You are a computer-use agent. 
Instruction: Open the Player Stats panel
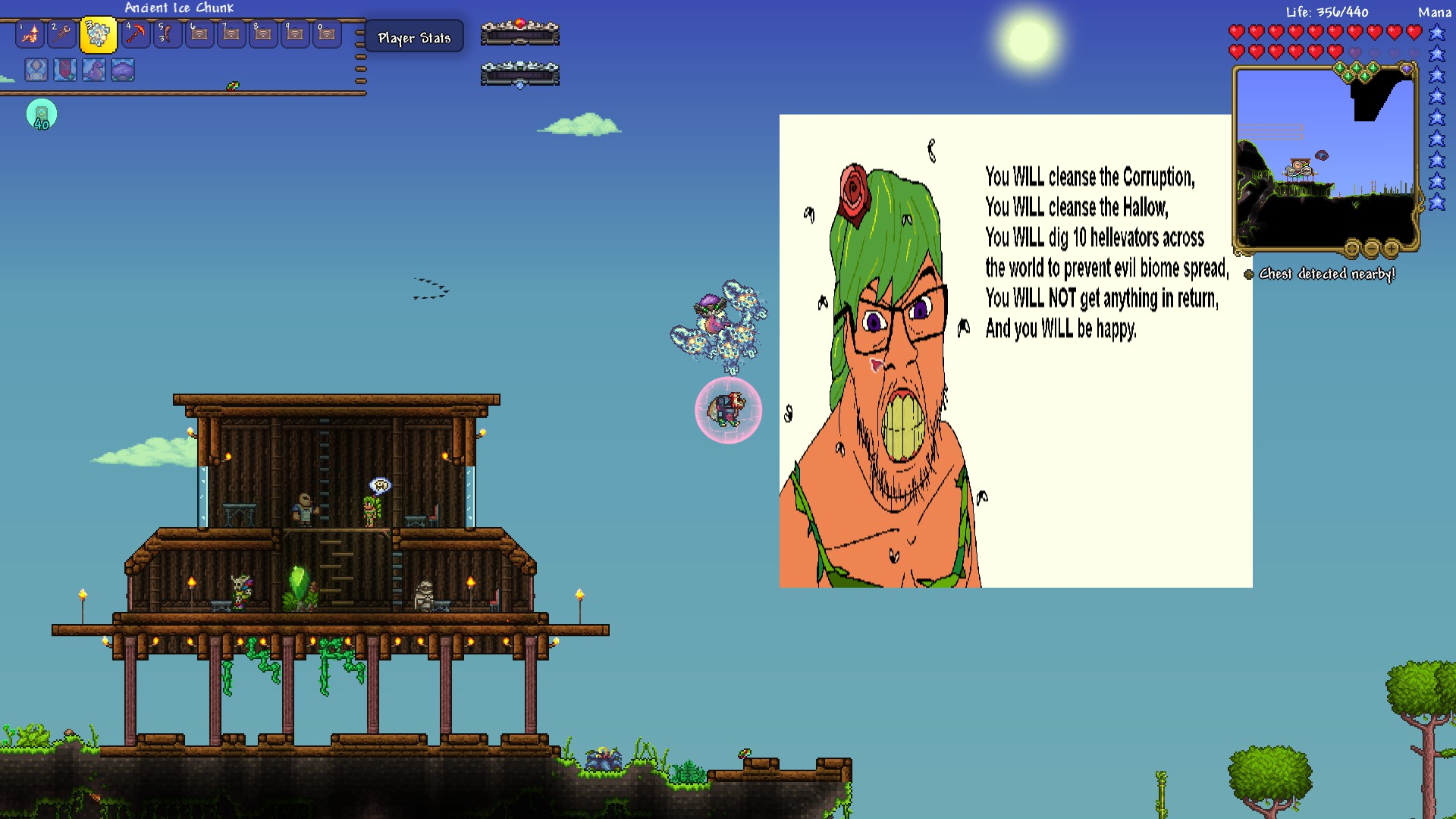[414, 37]
